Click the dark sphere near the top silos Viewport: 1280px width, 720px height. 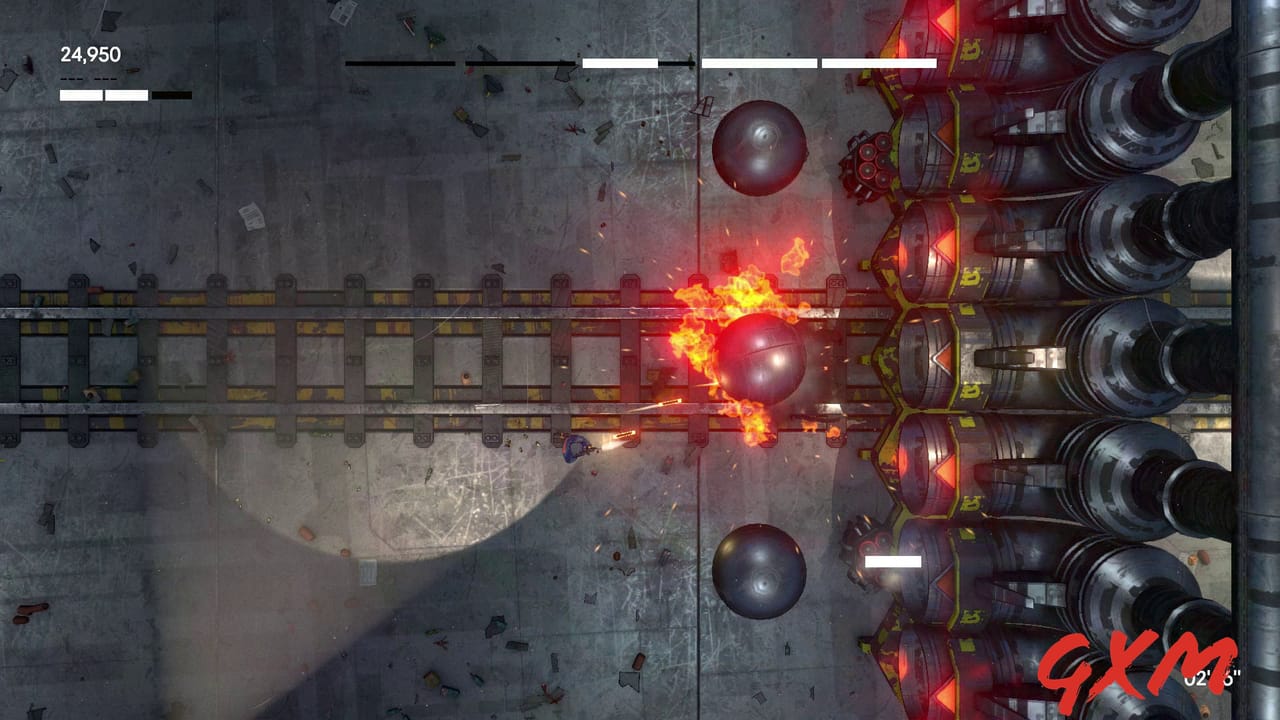[758, 150]
